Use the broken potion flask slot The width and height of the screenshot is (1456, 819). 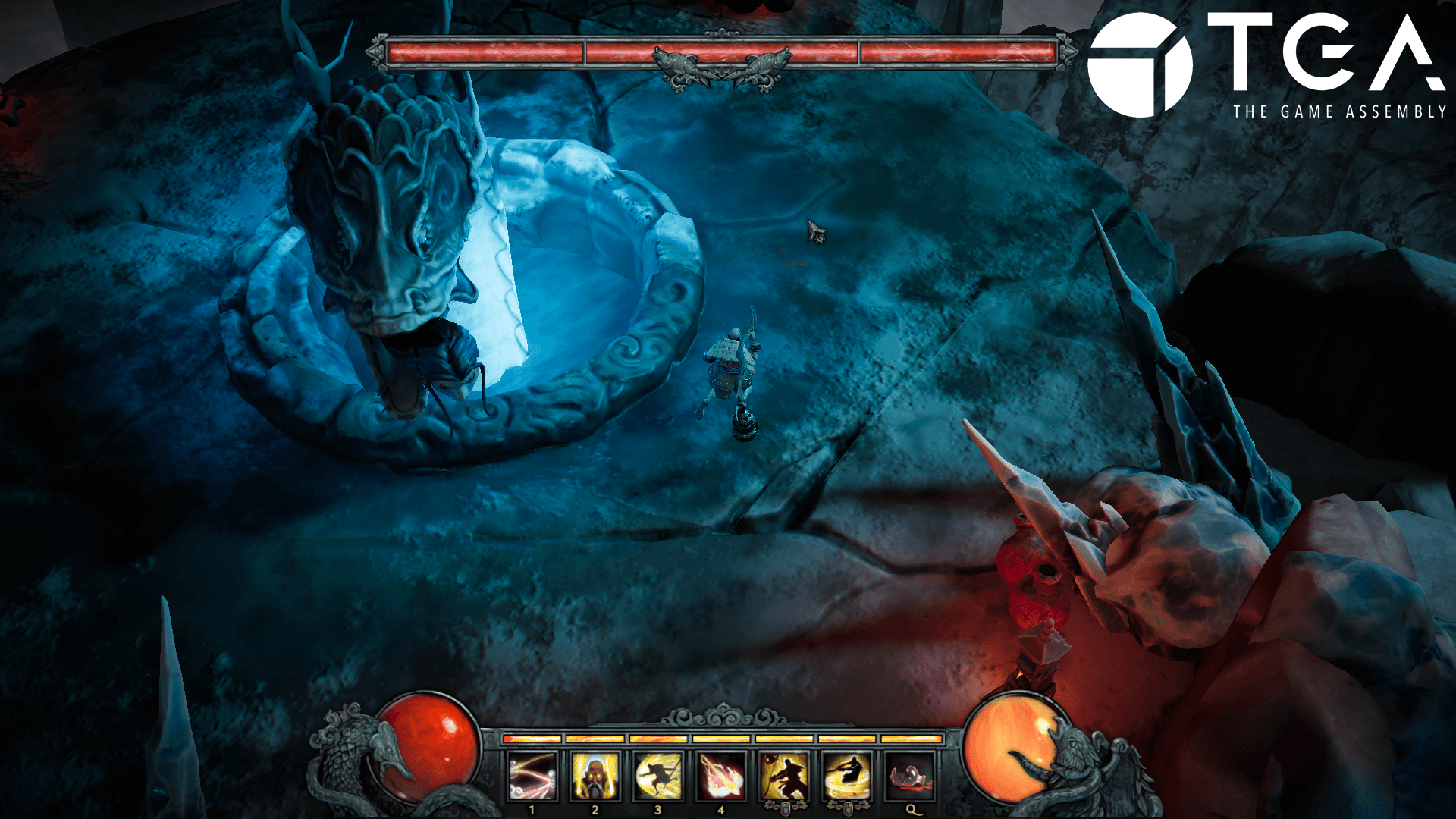[910, 777]
